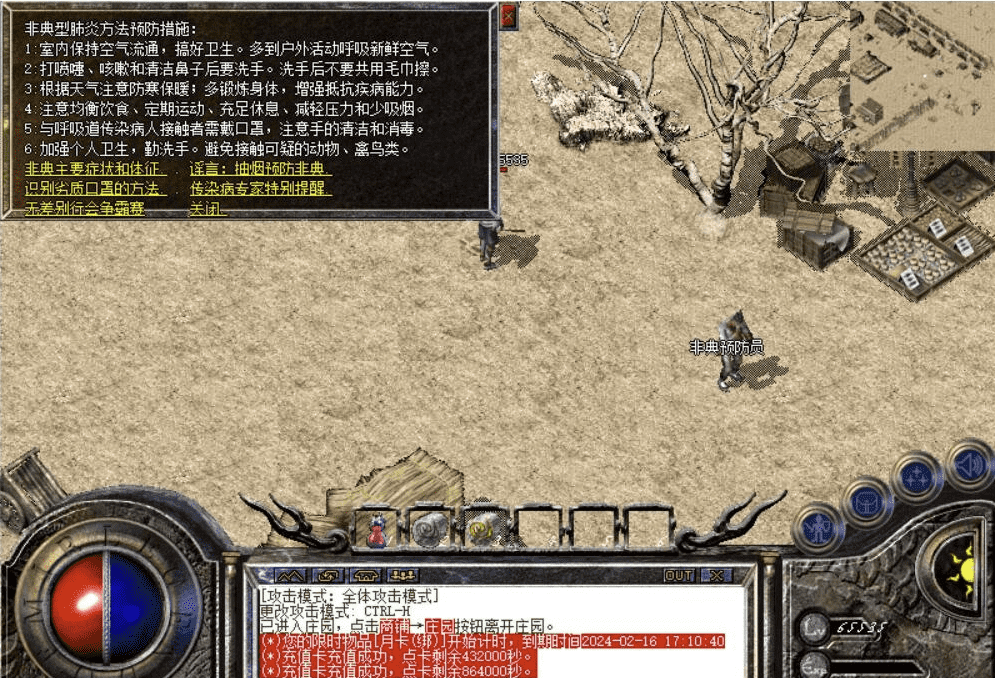995x678 pixels.
Task: Open the skills round button with stars
Action: pos(917,476)
